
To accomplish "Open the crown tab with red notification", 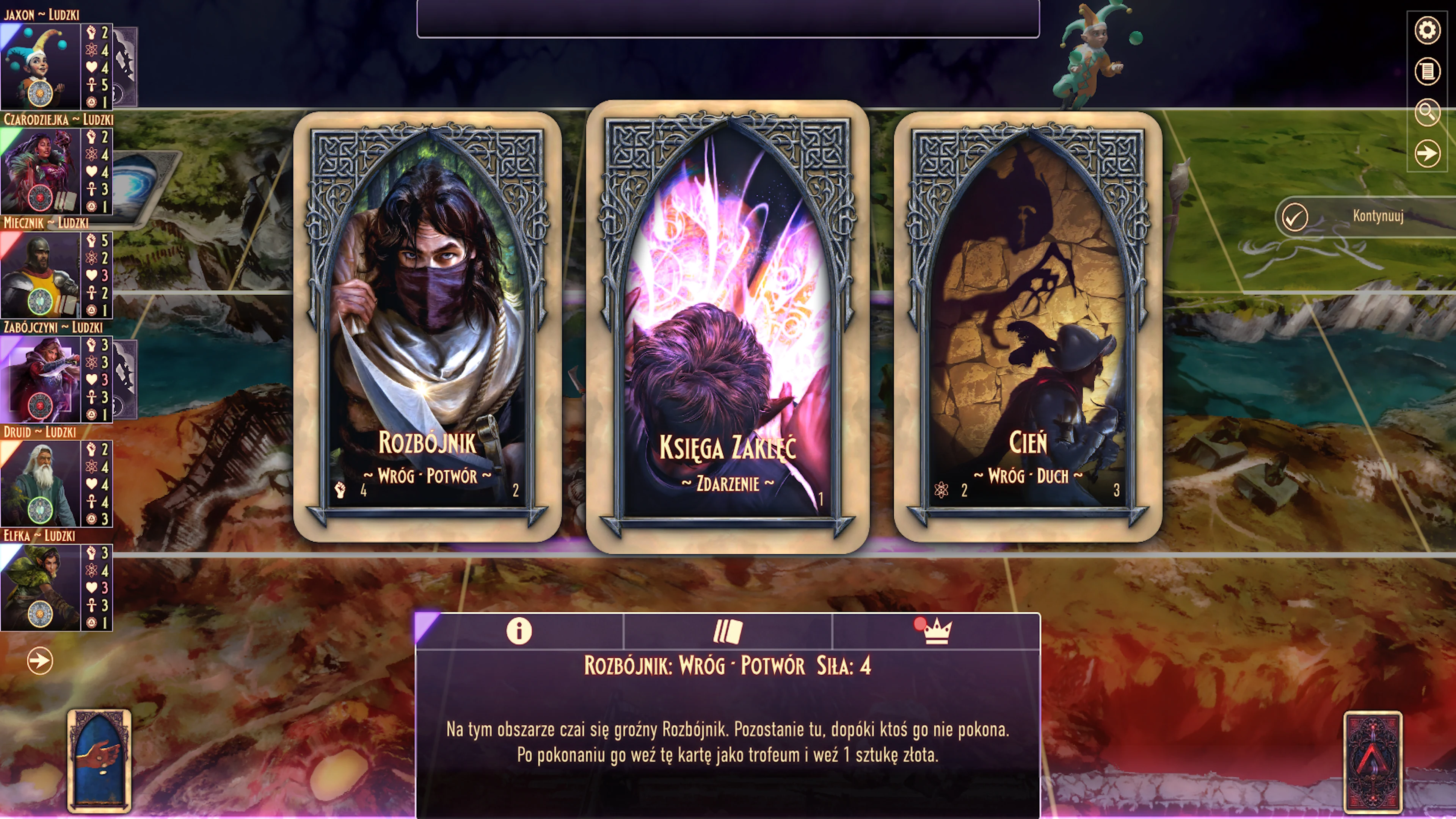I will click(x=936, y=631).
